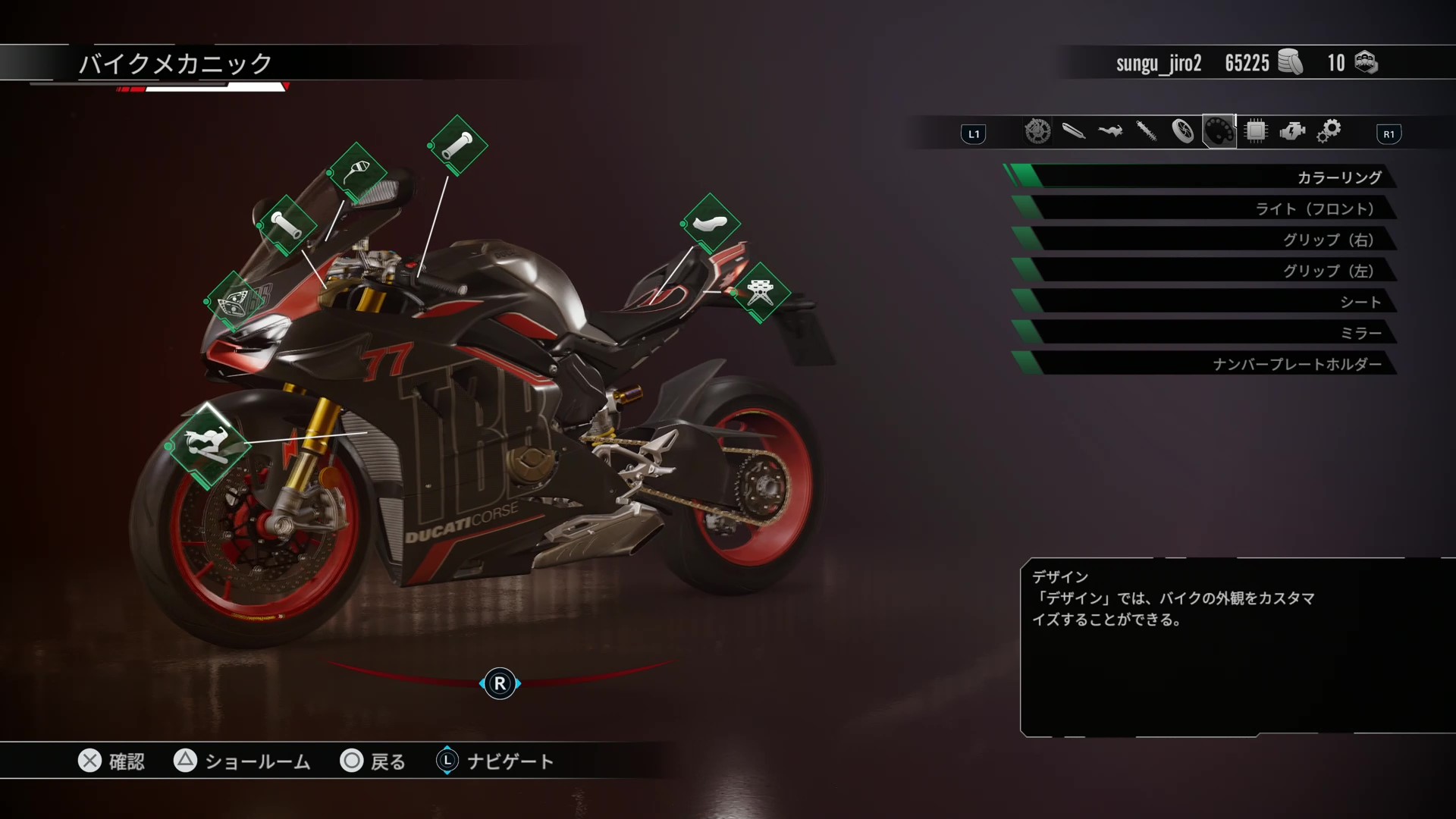Screen dimensions: 1456x819
Task: Open the electronics chip tab
Action: (x=1256, y=132)
